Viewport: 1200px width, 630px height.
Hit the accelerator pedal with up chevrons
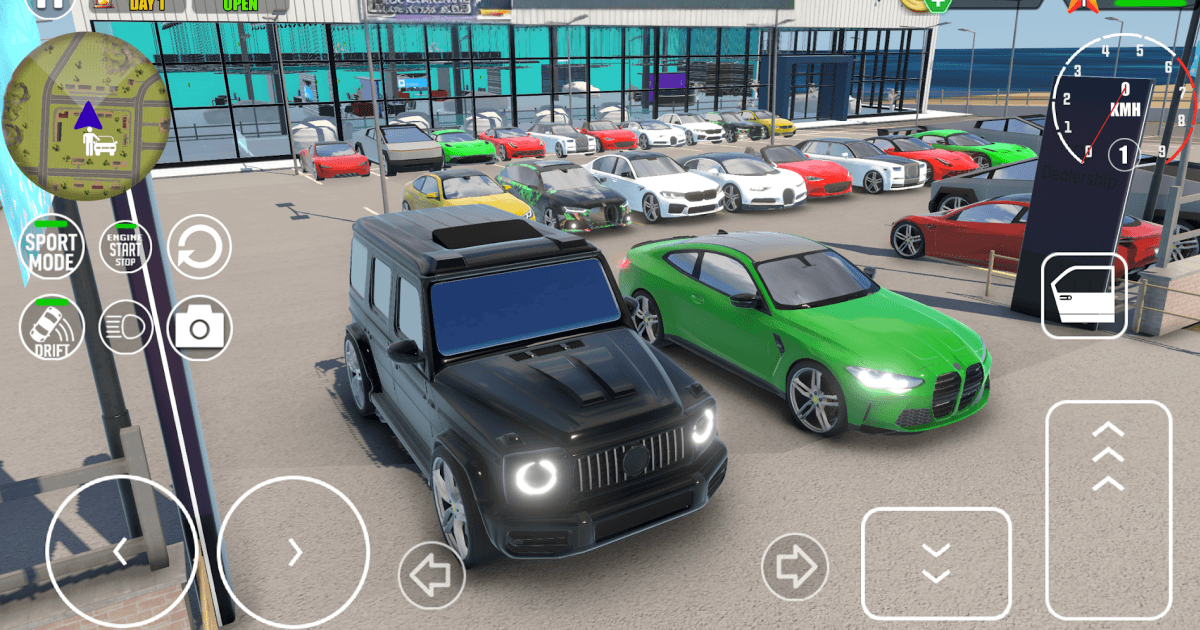click(x=1108, y=509)
